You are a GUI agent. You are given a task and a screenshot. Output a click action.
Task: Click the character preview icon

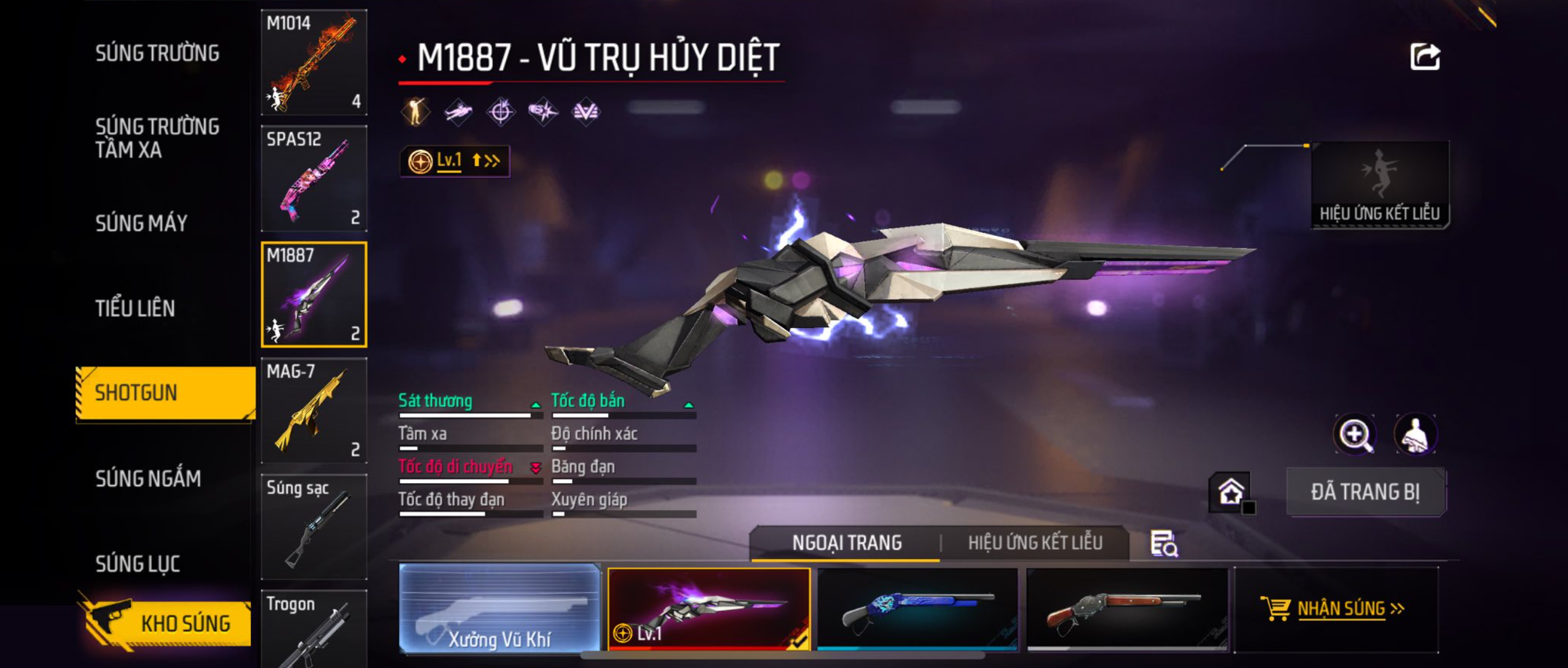tap(1415, 434)
